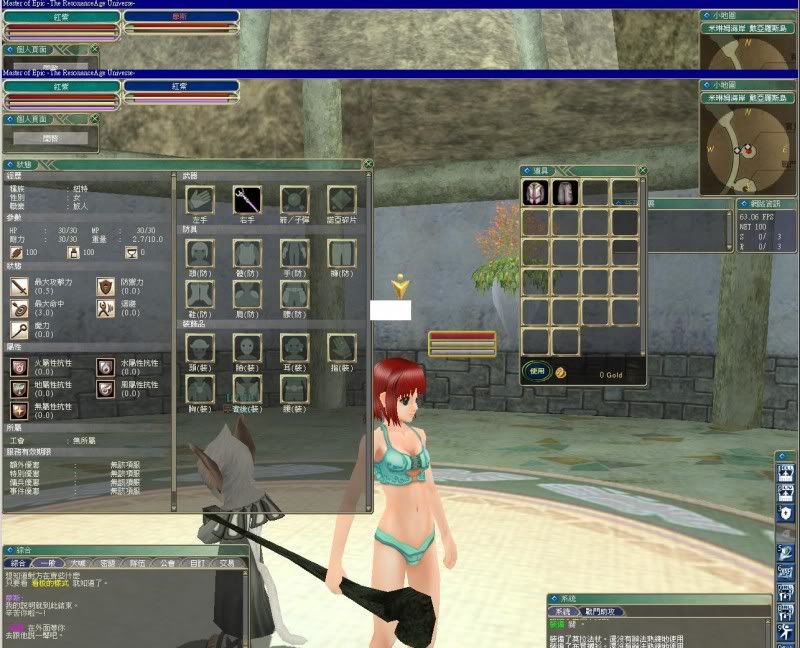Switch to the 綜合 chat tab
The width and height of the screenshot is (800, 648).
(x=20, y=563)
